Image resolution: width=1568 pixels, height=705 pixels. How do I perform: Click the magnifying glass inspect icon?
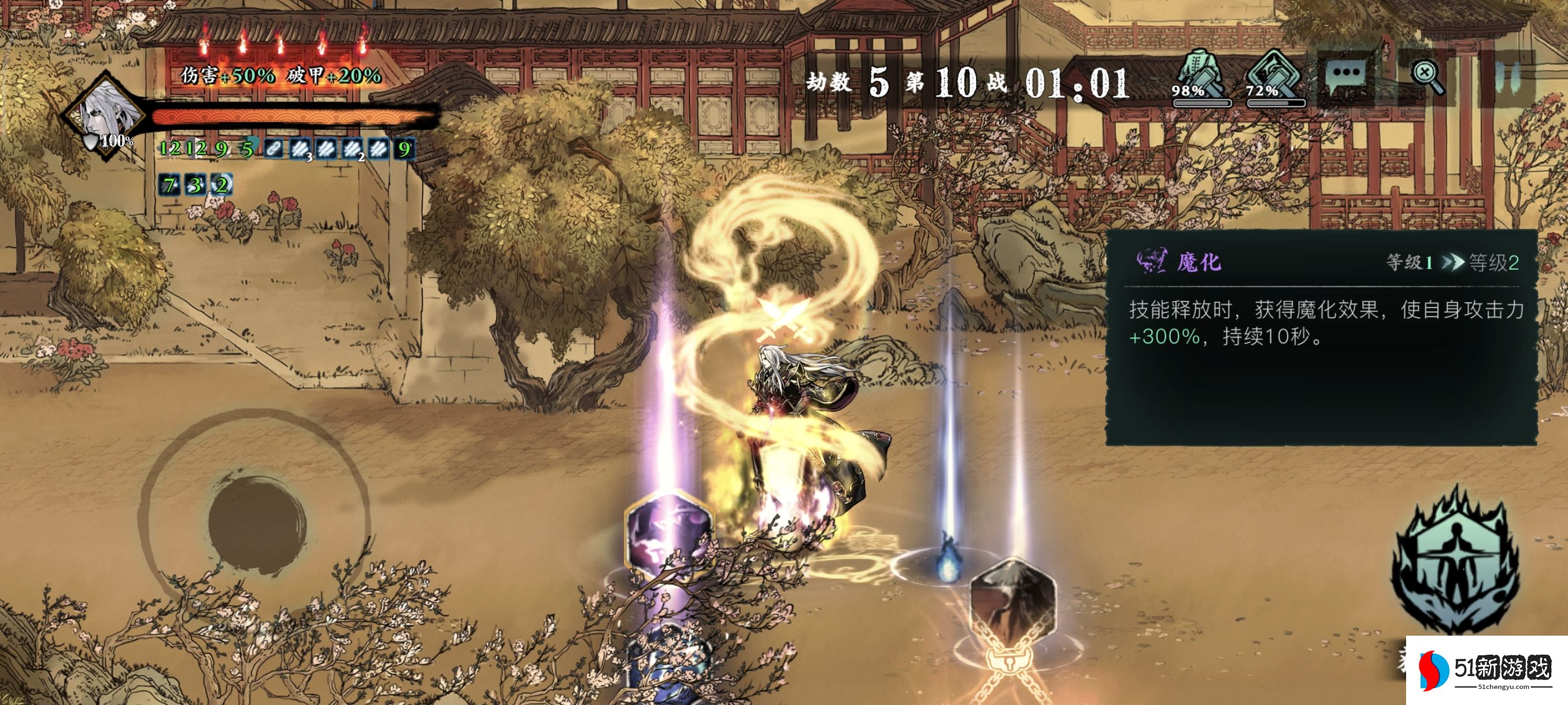coord(1426,77)
